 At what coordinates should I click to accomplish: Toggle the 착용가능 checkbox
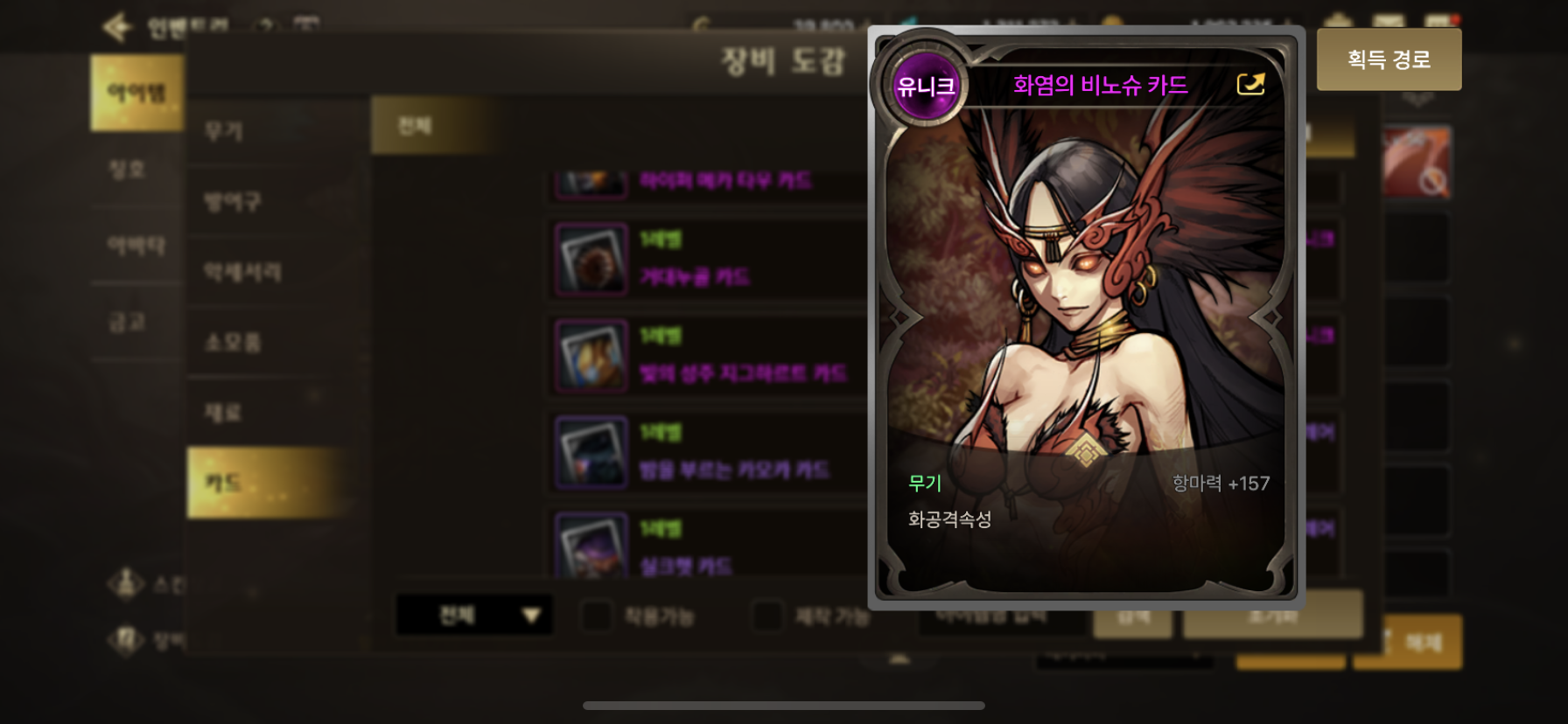tap(597, 616)
